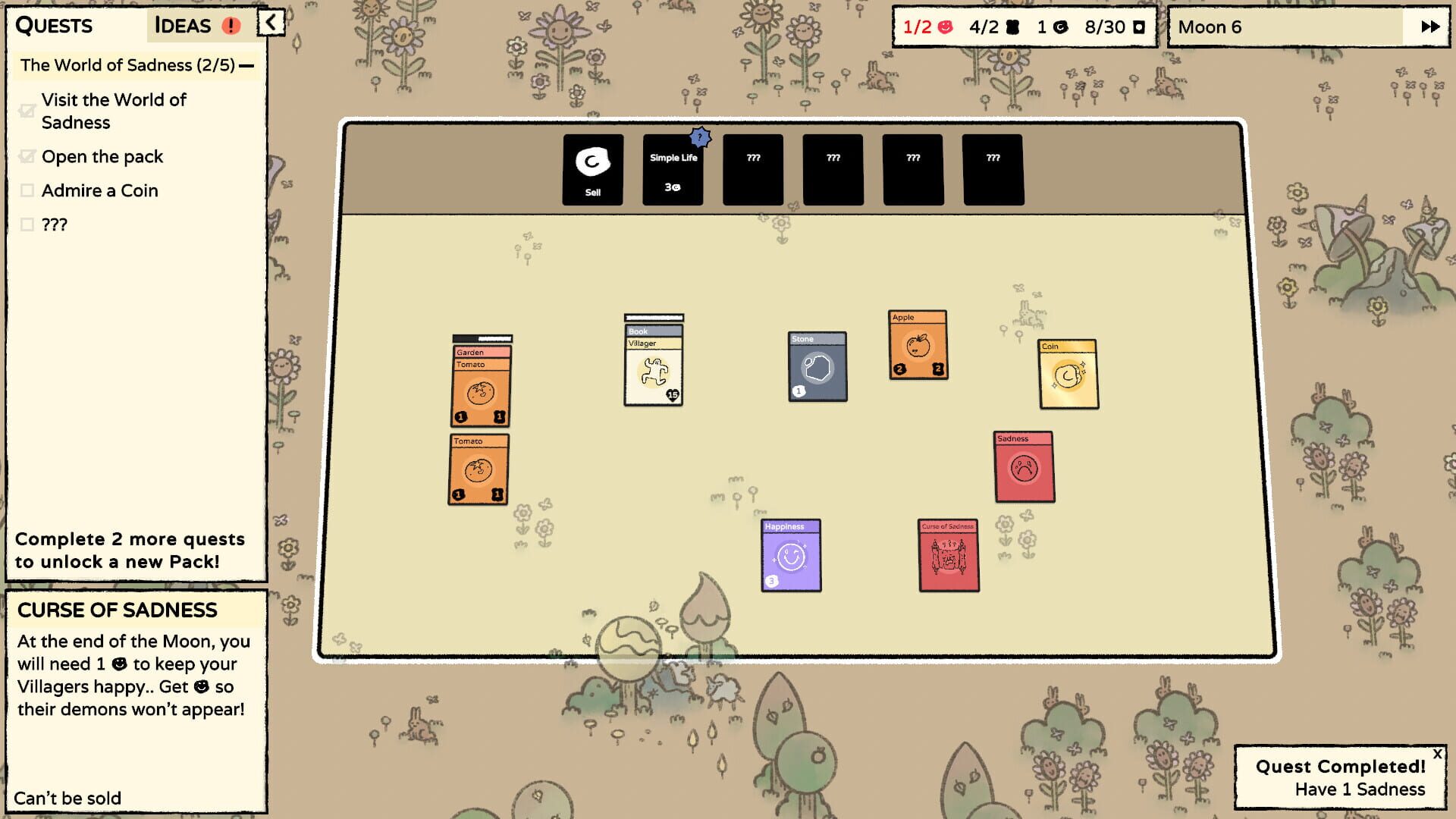Image resolution: width=1456 pixels, height=819 pixels.
Task: Select the Villager card on the board
Action: click(x=653, y=364)
